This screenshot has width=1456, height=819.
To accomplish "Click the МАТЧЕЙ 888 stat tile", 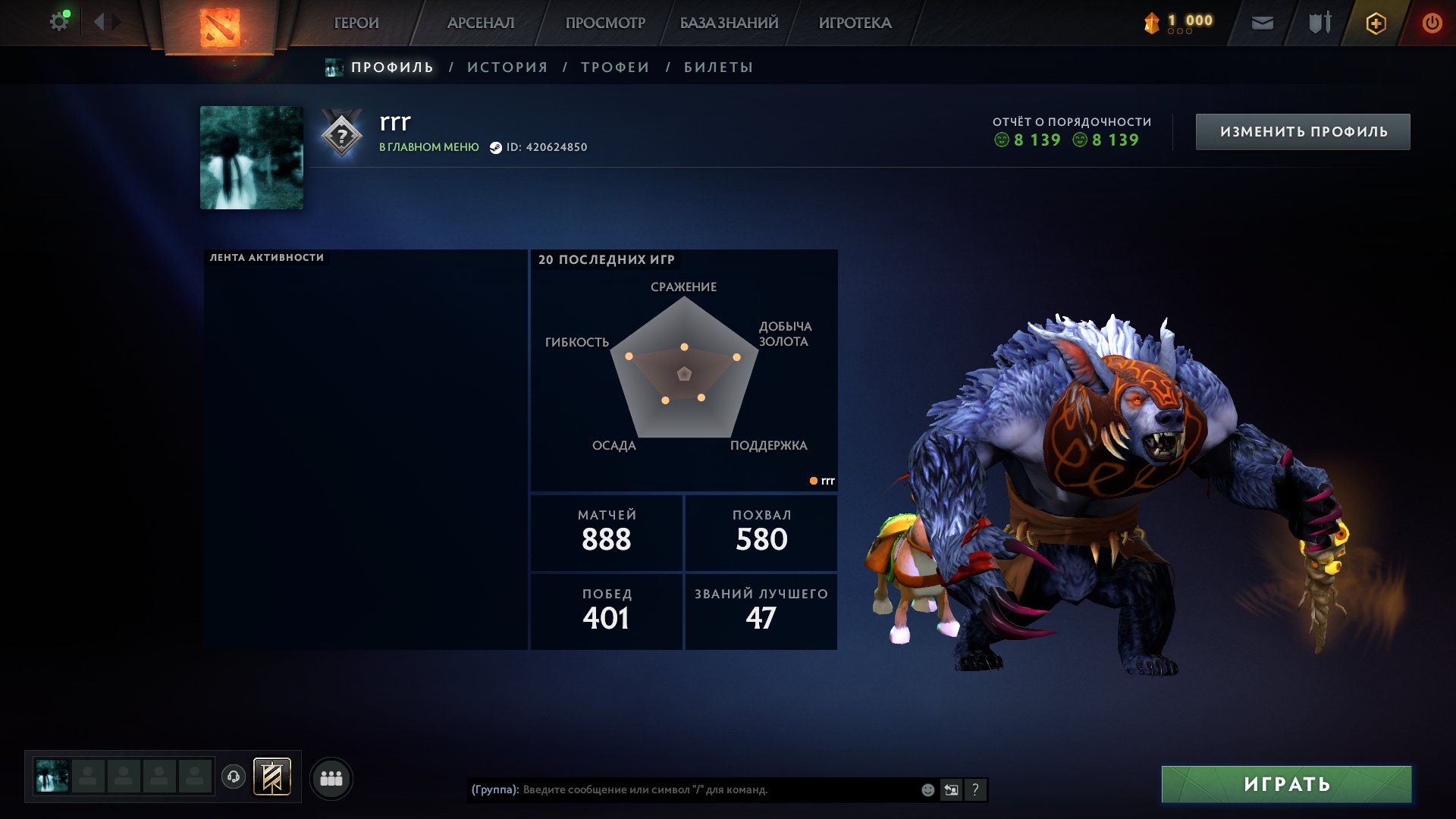I will (x=607, y=532).
